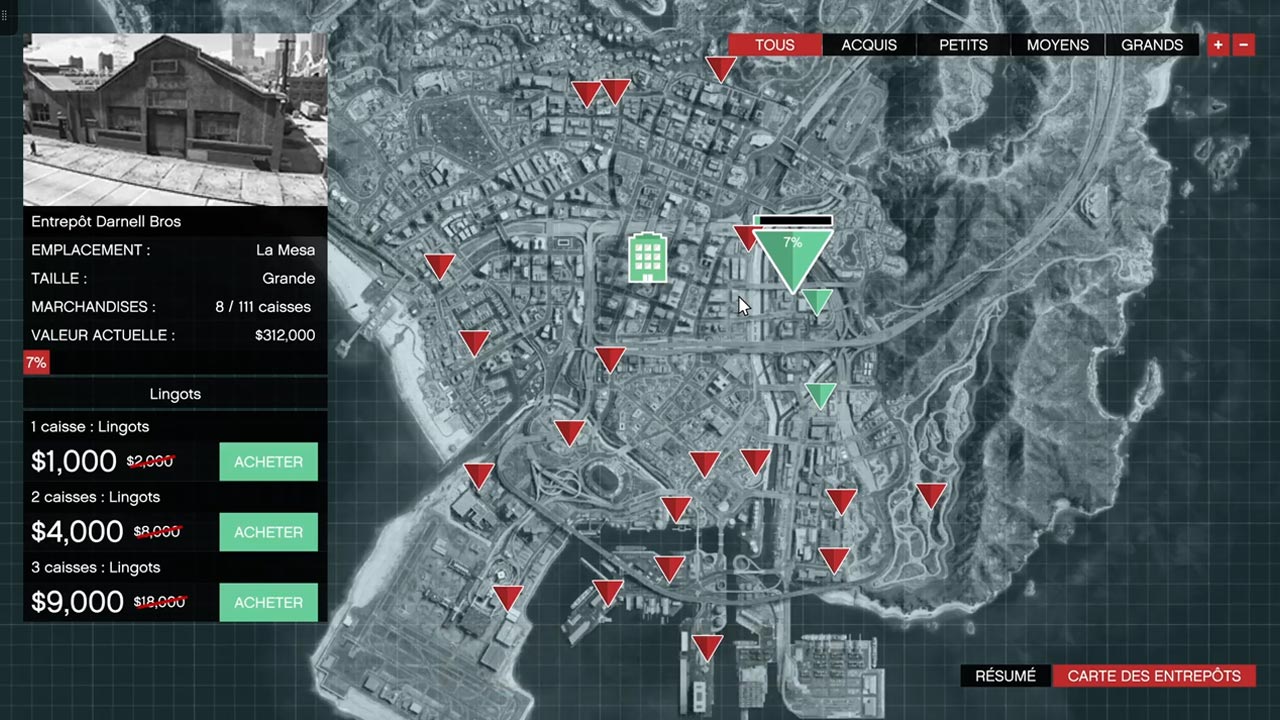Select the large green 7% warehouse marker
Viewport: 1280px width, 720px height.
(x=793, y=256)
